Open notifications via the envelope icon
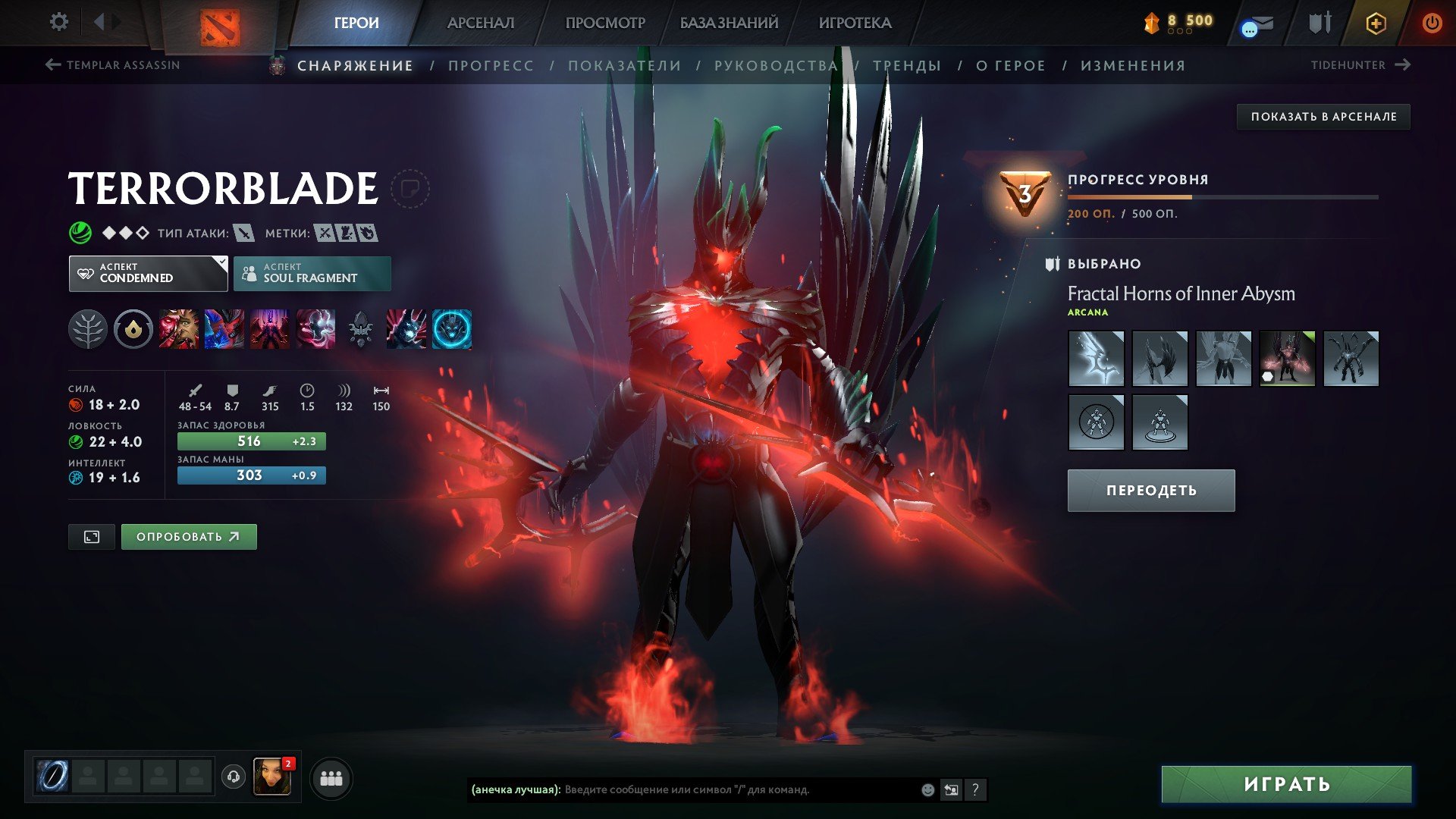1456x819 pixels. pyautogui.click(x=1258, y=22)
